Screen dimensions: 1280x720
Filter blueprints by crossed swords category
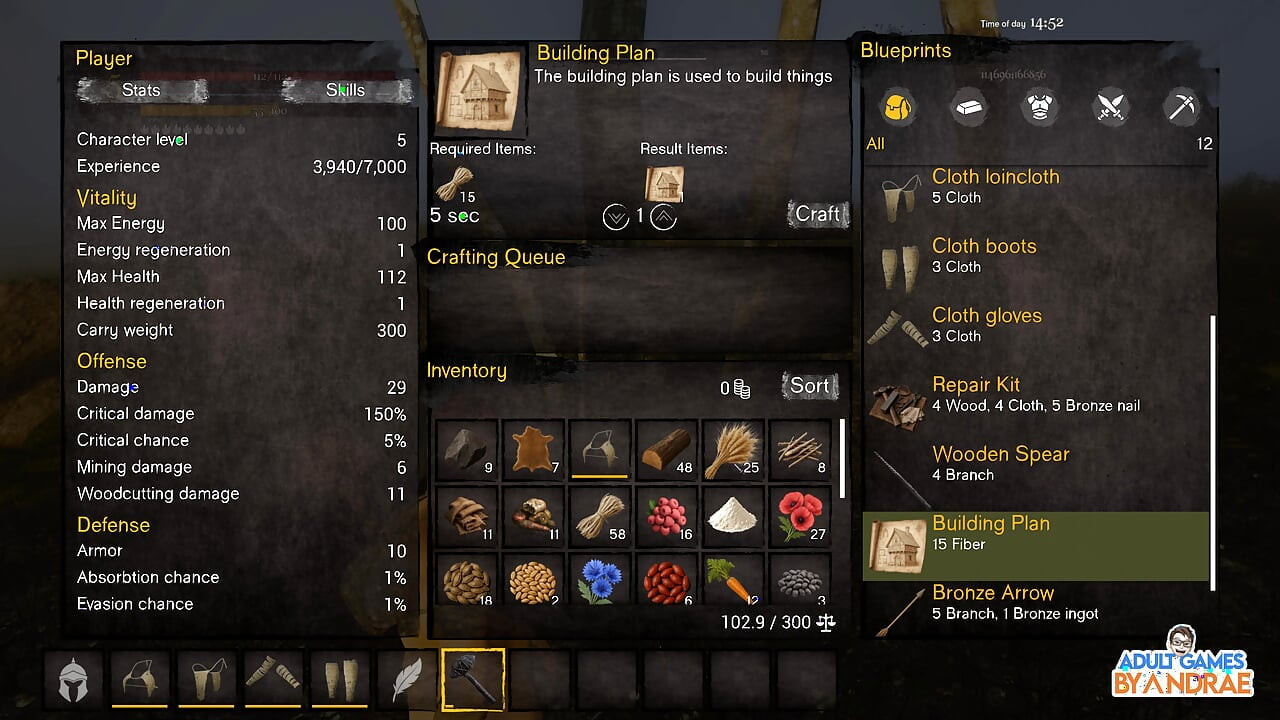[1111, 107]
